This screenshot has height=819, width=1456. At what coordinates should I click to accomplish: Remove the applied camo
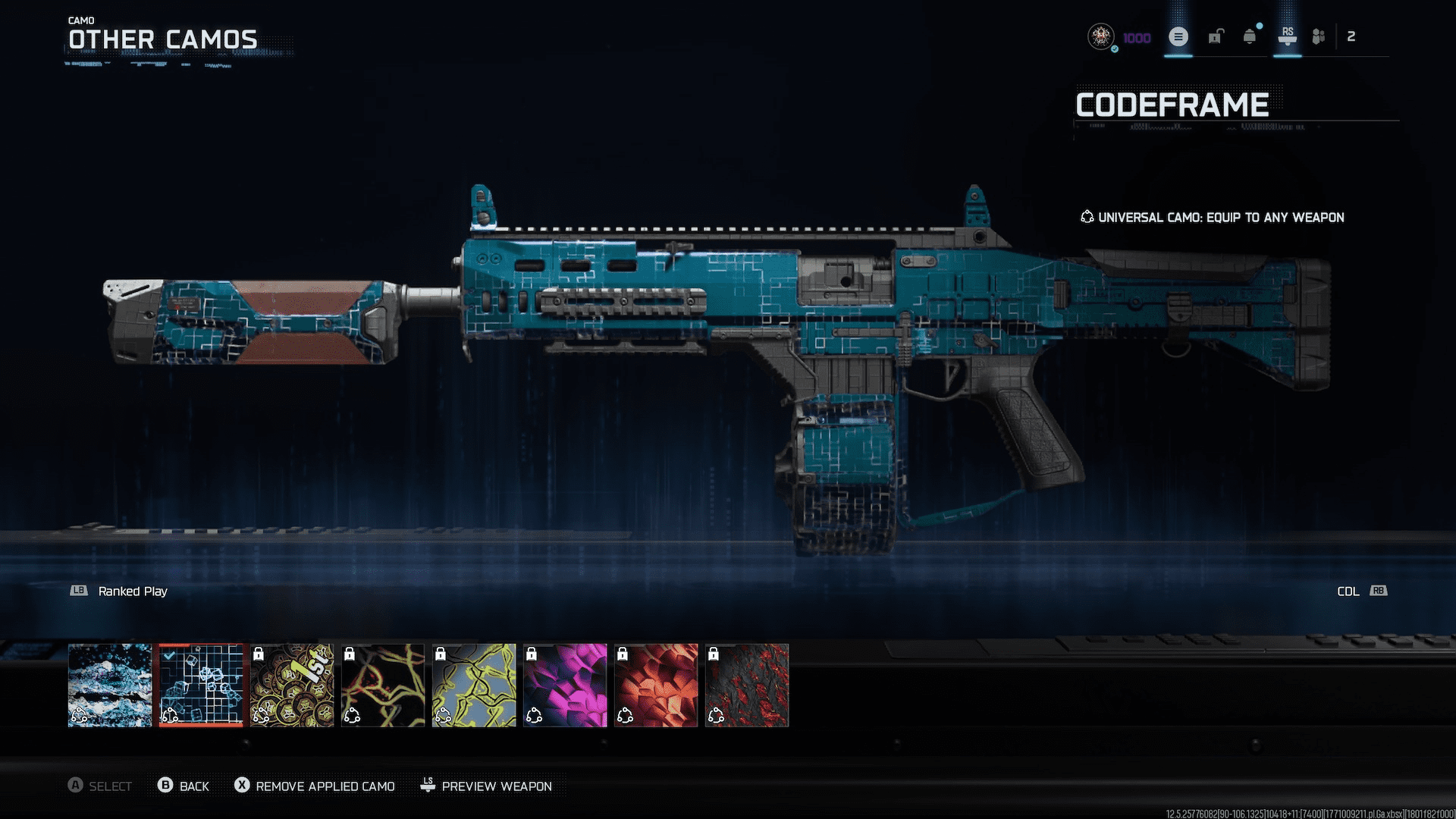pos(315,786)
